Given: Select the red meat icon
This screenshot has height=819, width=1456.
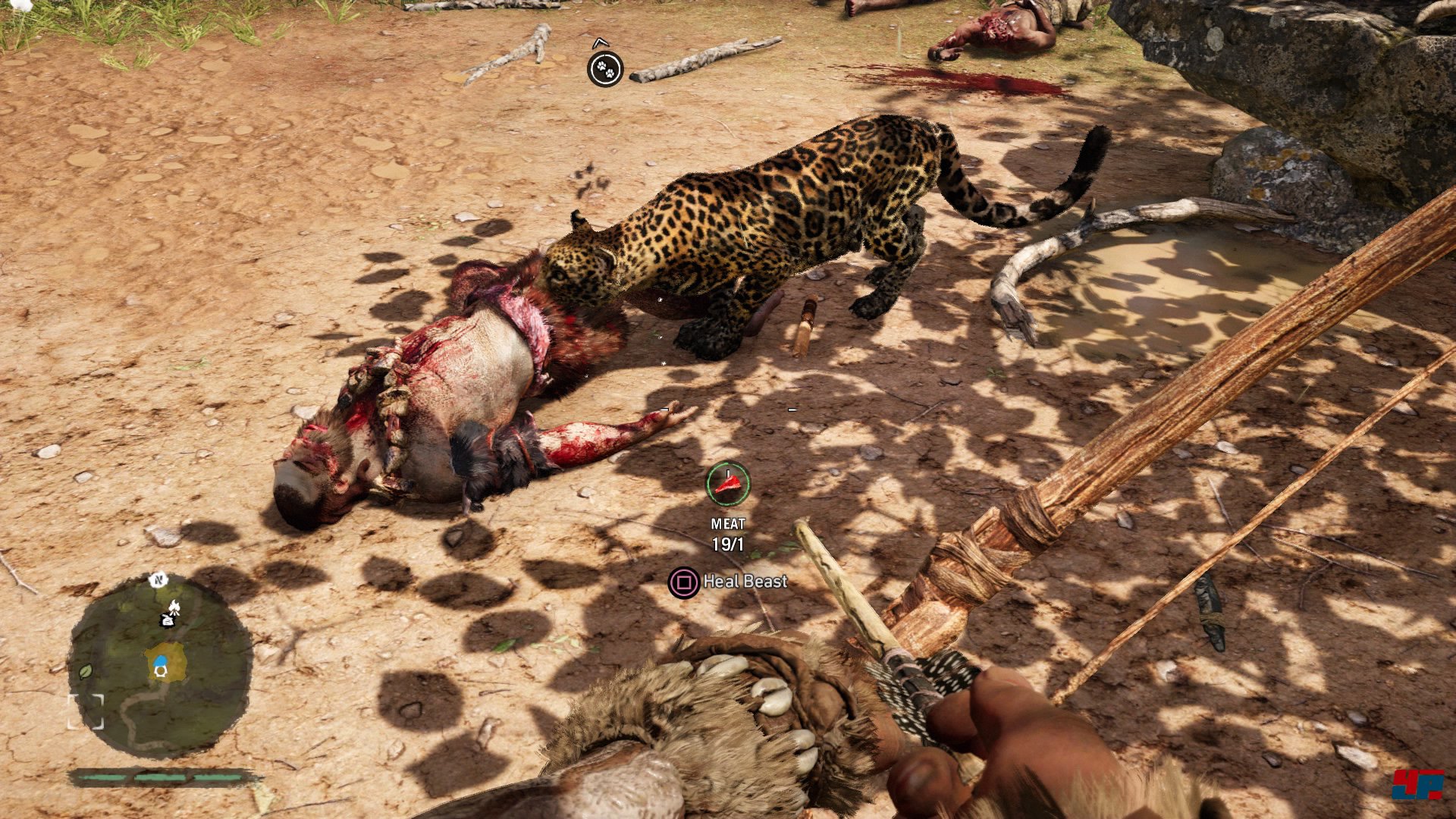Looking at the screenshot, I should 728,484.
